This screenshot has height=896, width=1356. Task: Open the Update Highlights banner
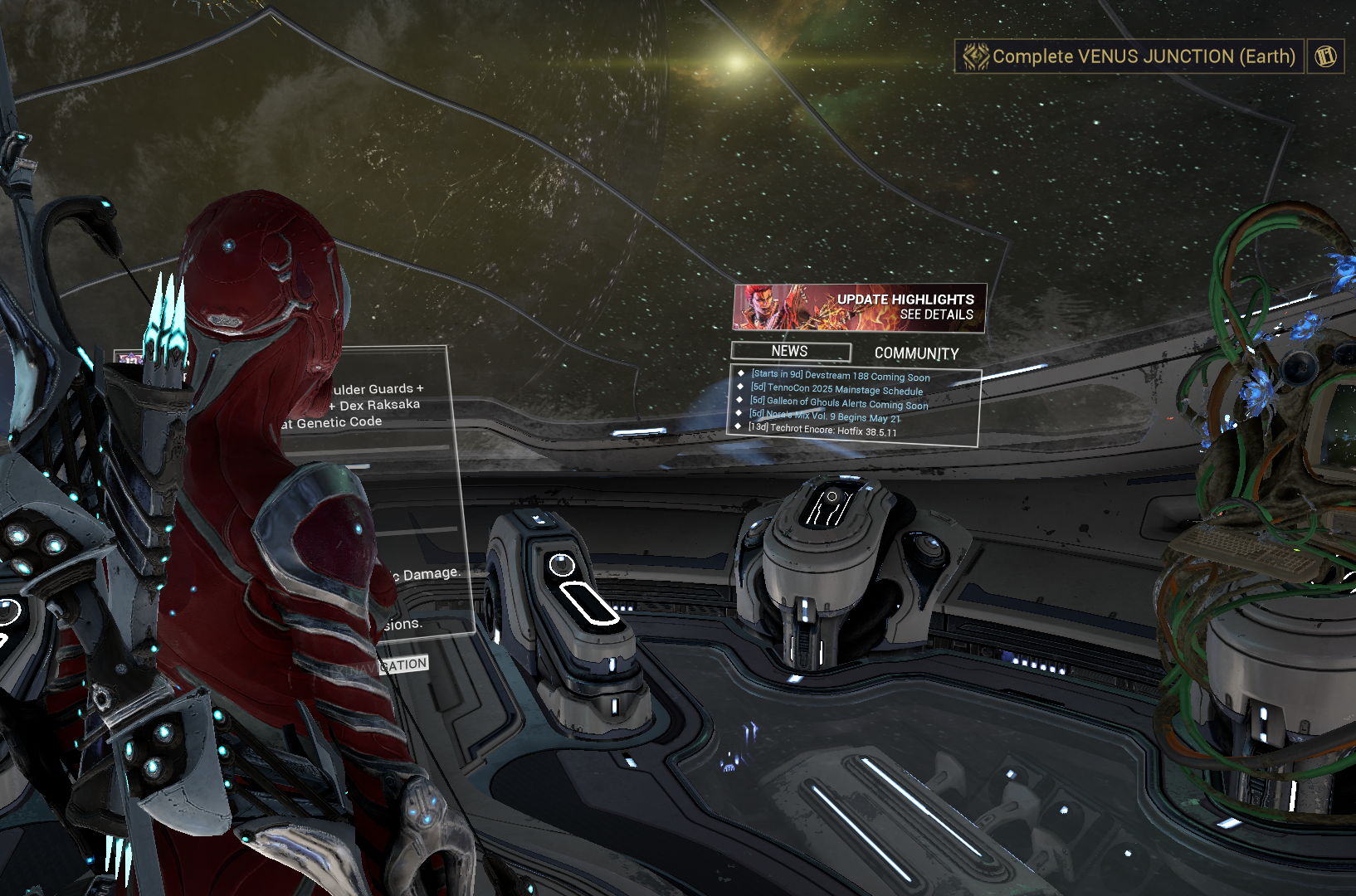(x=860, y=308)
